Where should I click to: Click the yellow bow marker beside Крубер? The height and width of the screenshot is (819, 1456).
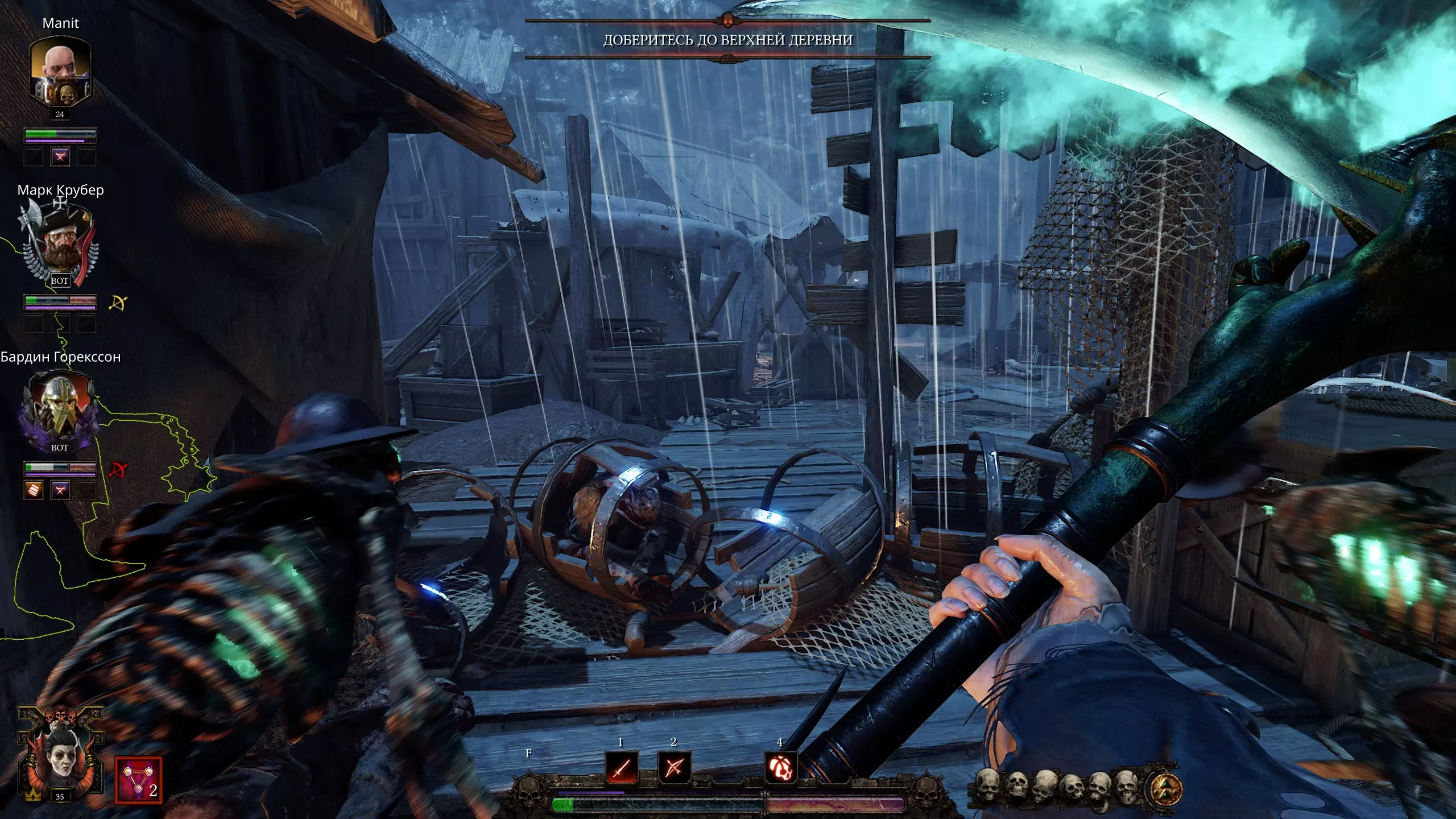point(118,303)
